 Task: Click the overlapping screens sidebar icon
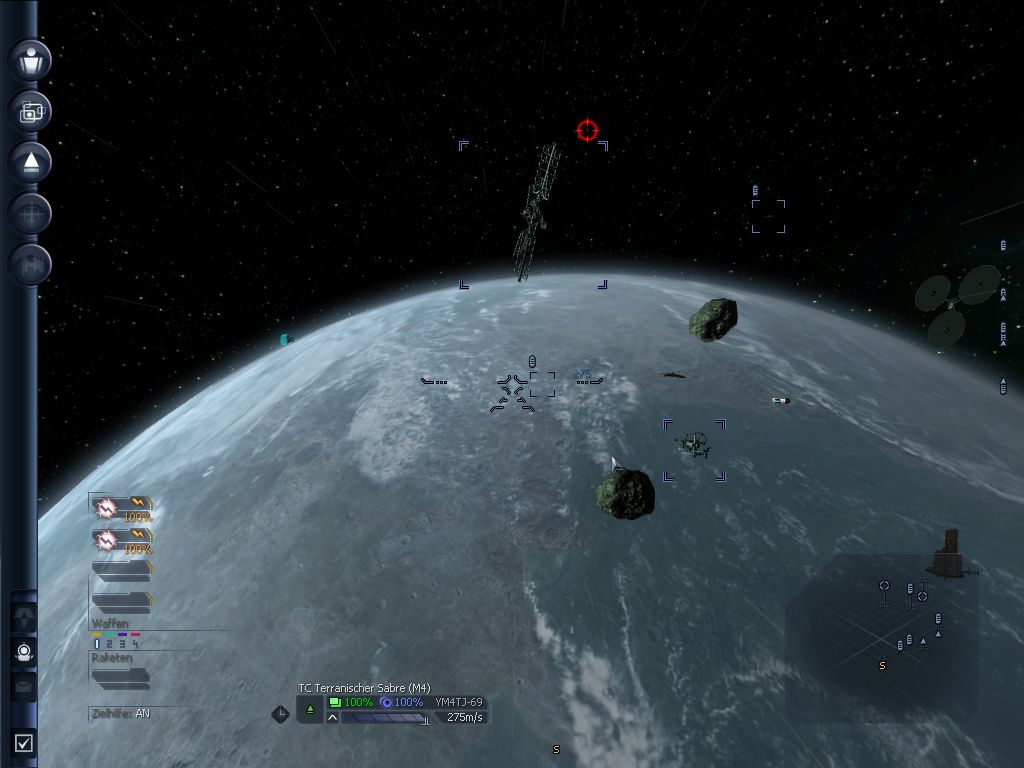31,111
